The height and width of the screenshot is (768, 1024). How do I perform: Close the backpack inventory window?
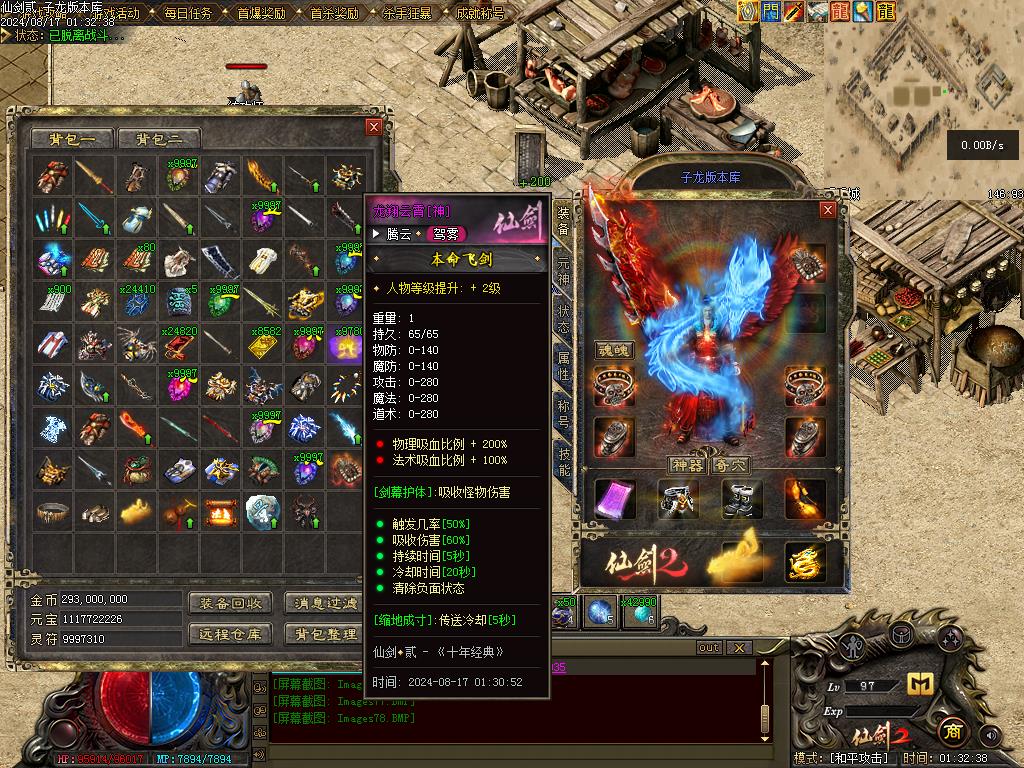pyautogui.click(x=374, y=127)
